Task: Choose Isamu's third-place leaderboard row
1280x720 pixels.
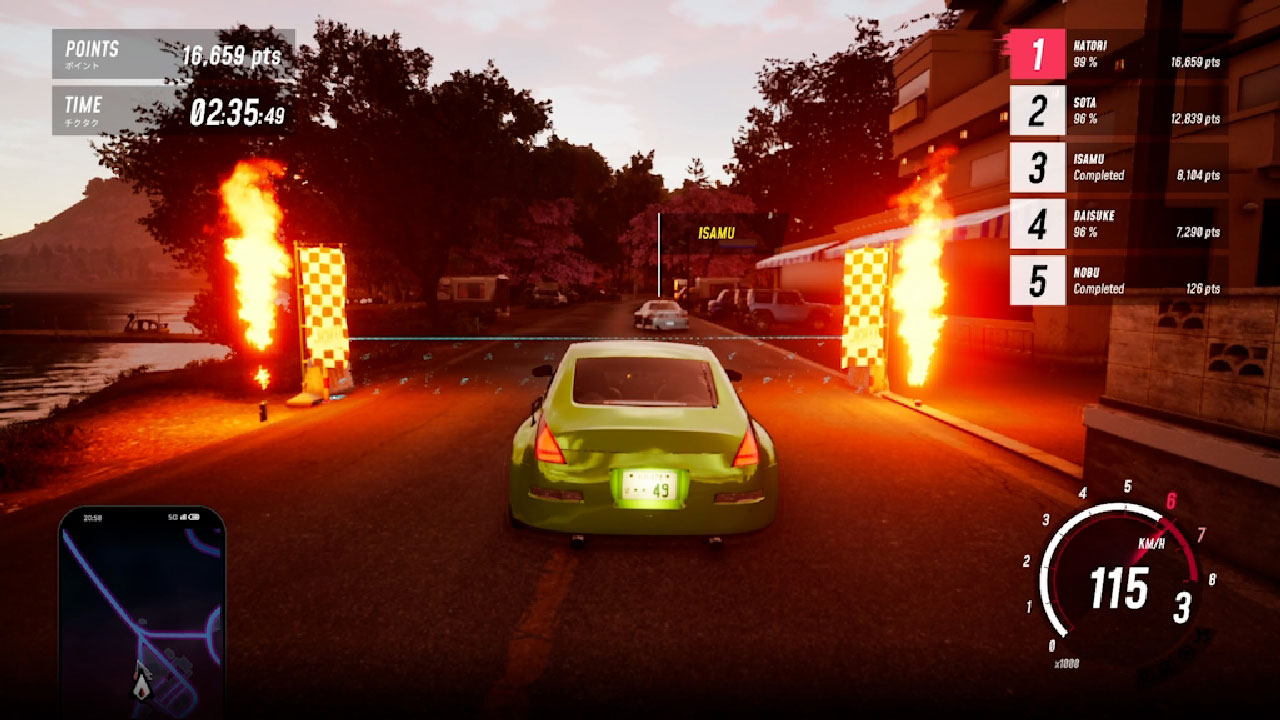Action: (x=1118, y=167)
